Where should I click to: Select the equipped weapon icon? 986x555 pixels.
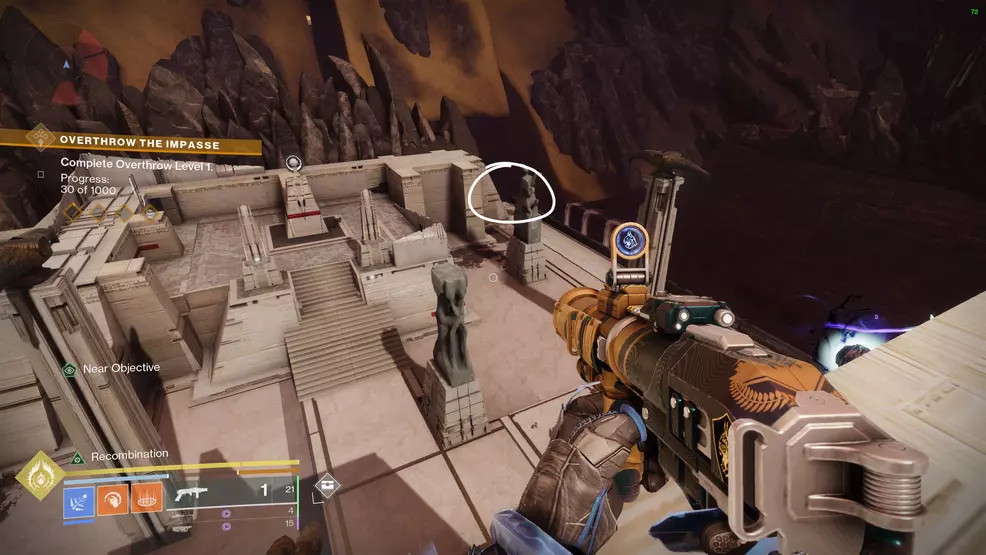190,493
